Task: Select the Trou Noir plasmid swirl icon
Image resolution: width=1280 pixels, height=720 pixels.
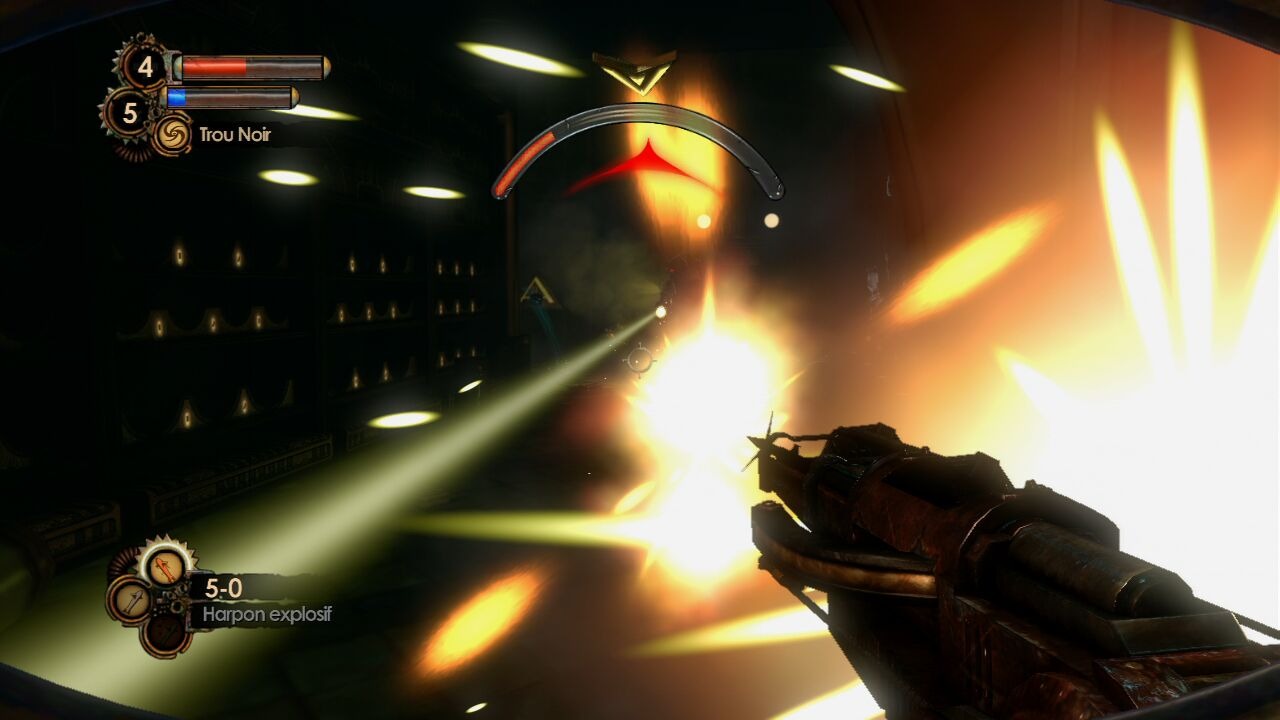Action: coord(172,135)
